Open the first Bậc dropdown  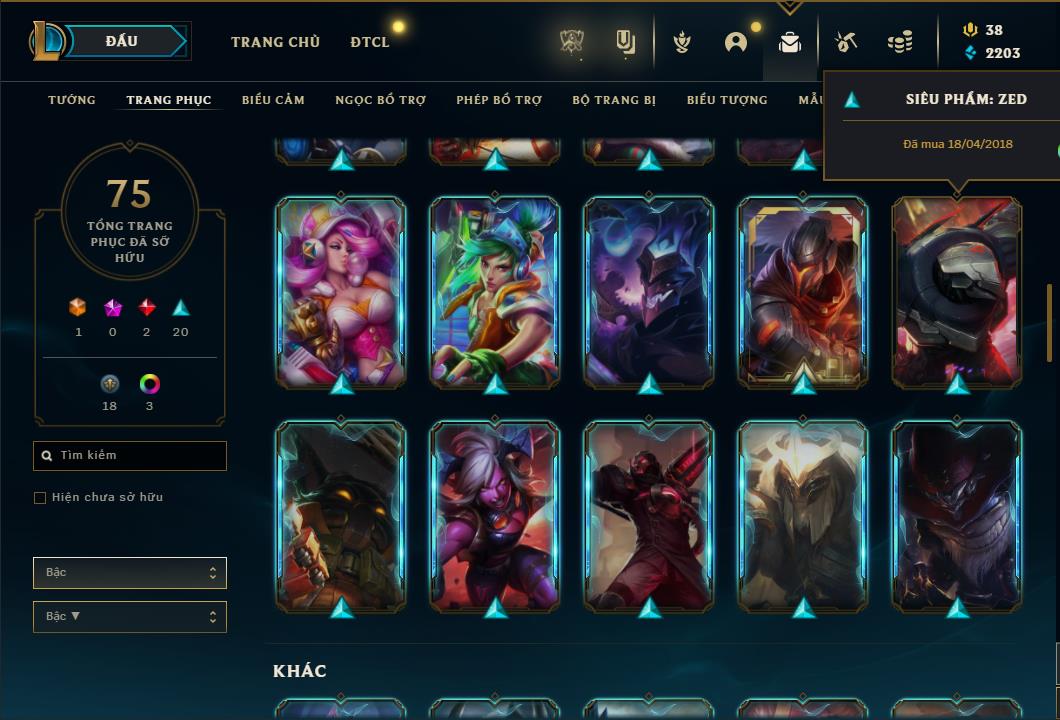click(x=130, y=573)
